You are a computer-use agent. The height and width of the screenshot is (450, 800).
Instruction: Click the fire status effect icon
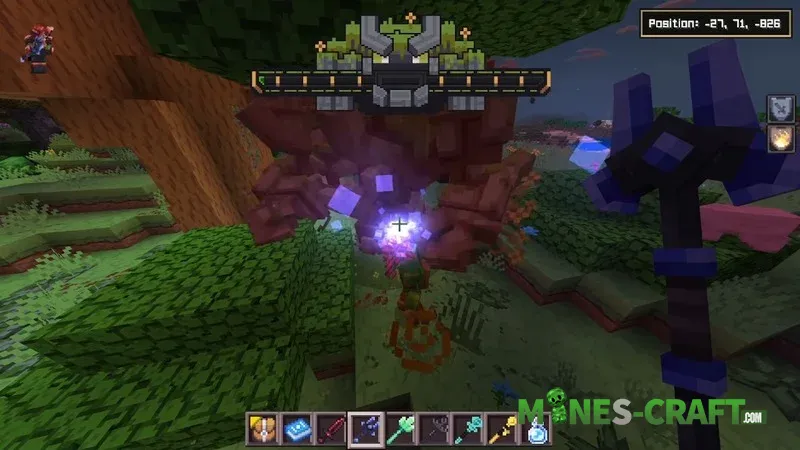point(778,140)
